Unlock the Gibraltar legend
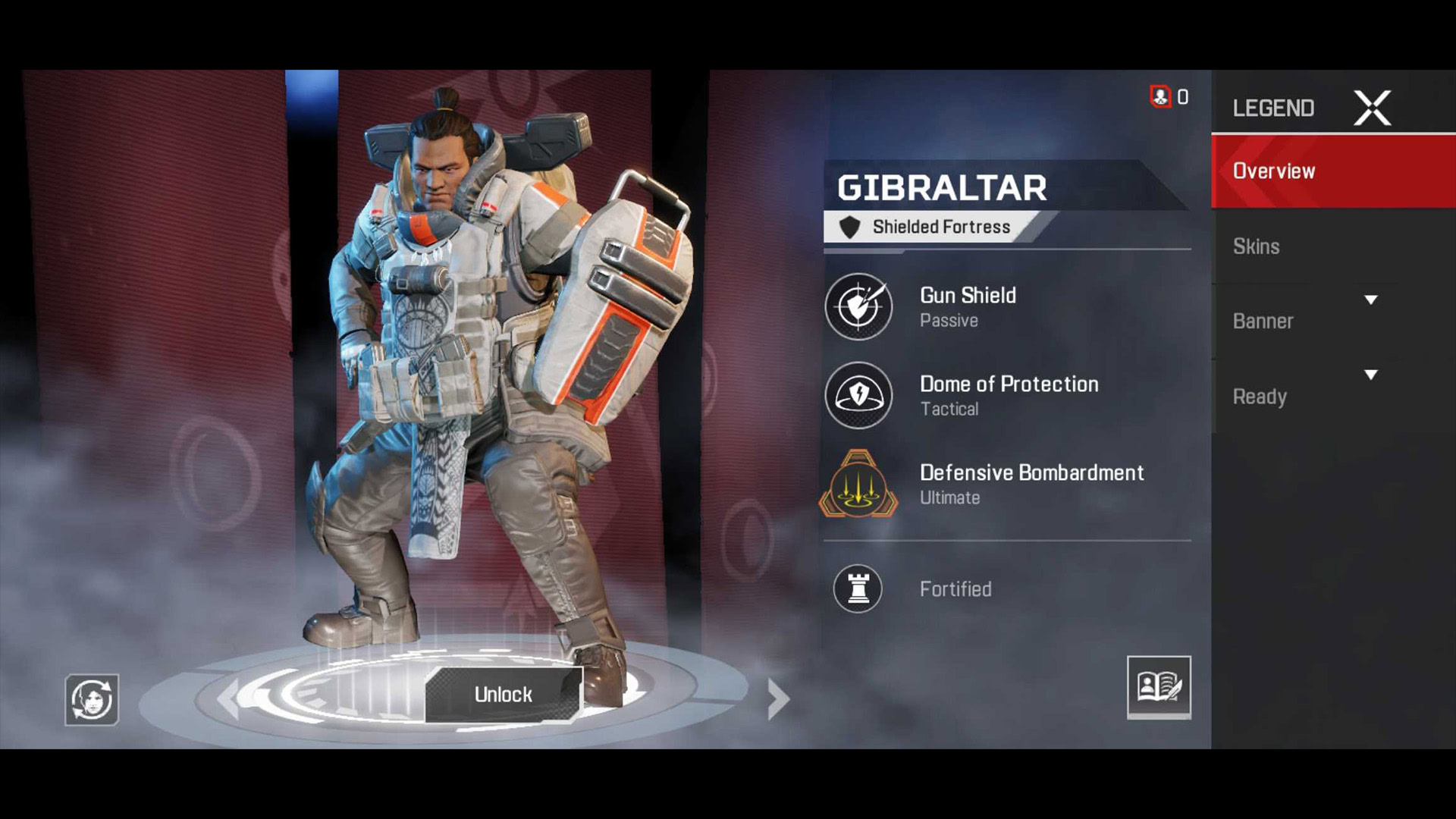 click(x=503, y=695)
